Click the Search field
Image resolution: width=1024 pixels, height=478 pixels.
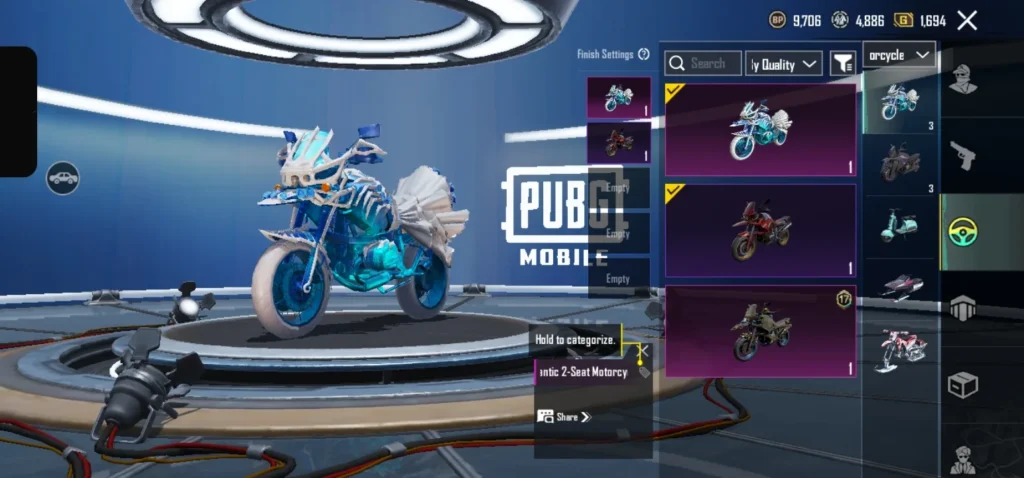[x=704, y=64]
